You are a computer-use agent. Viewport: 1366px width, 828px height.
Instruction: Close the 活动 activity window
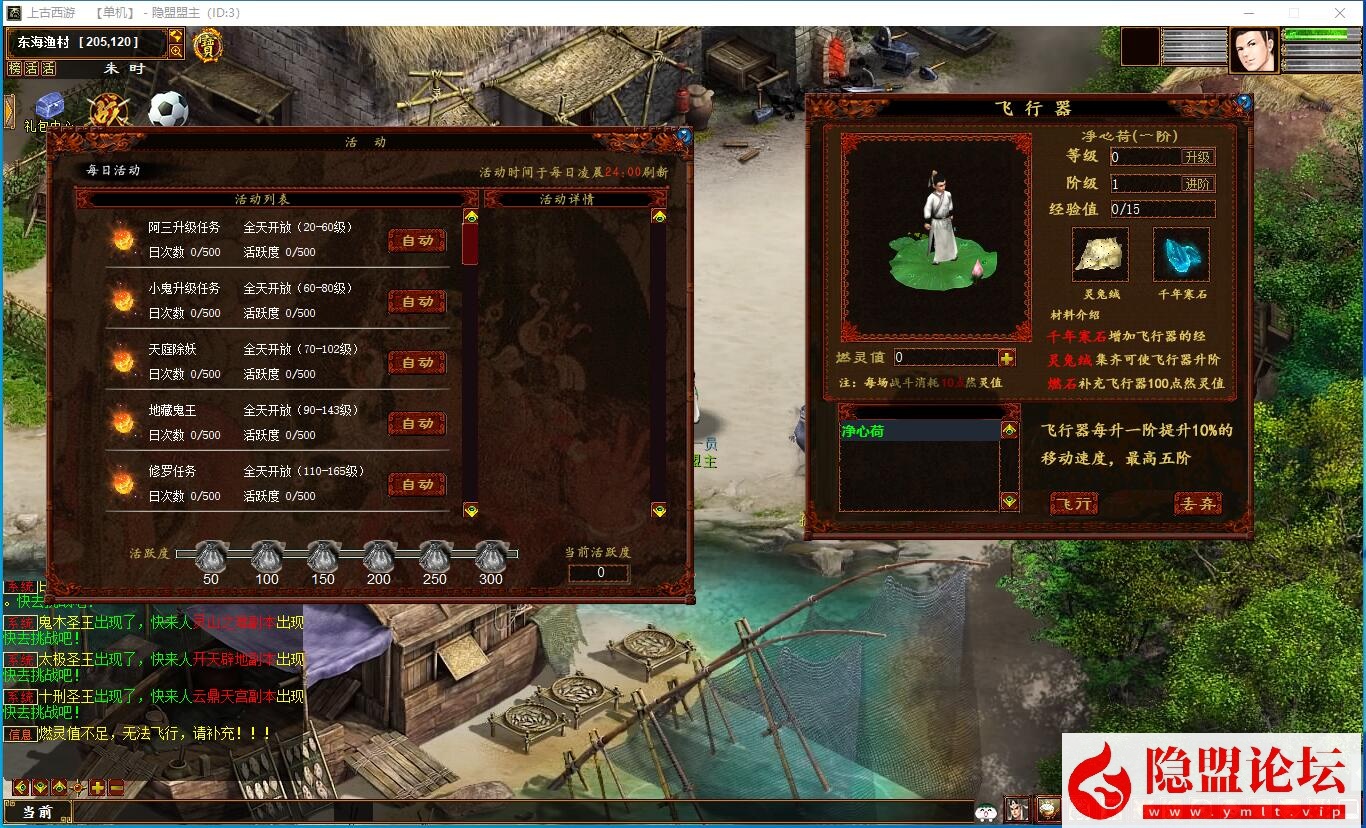coord(684,135)
